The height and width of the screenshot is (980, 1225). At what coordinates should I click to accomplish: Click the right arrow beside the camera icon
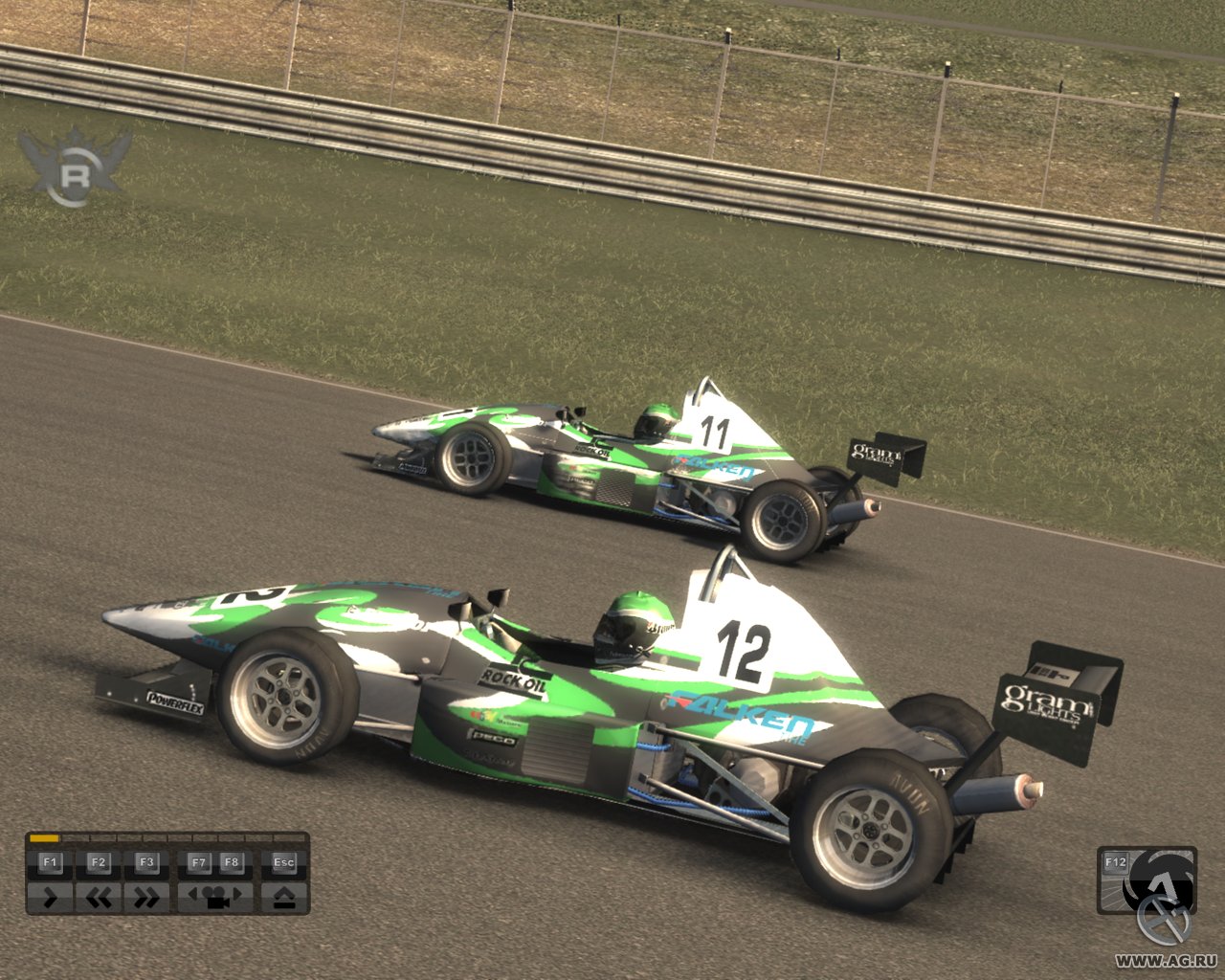(x=236, y=896)
